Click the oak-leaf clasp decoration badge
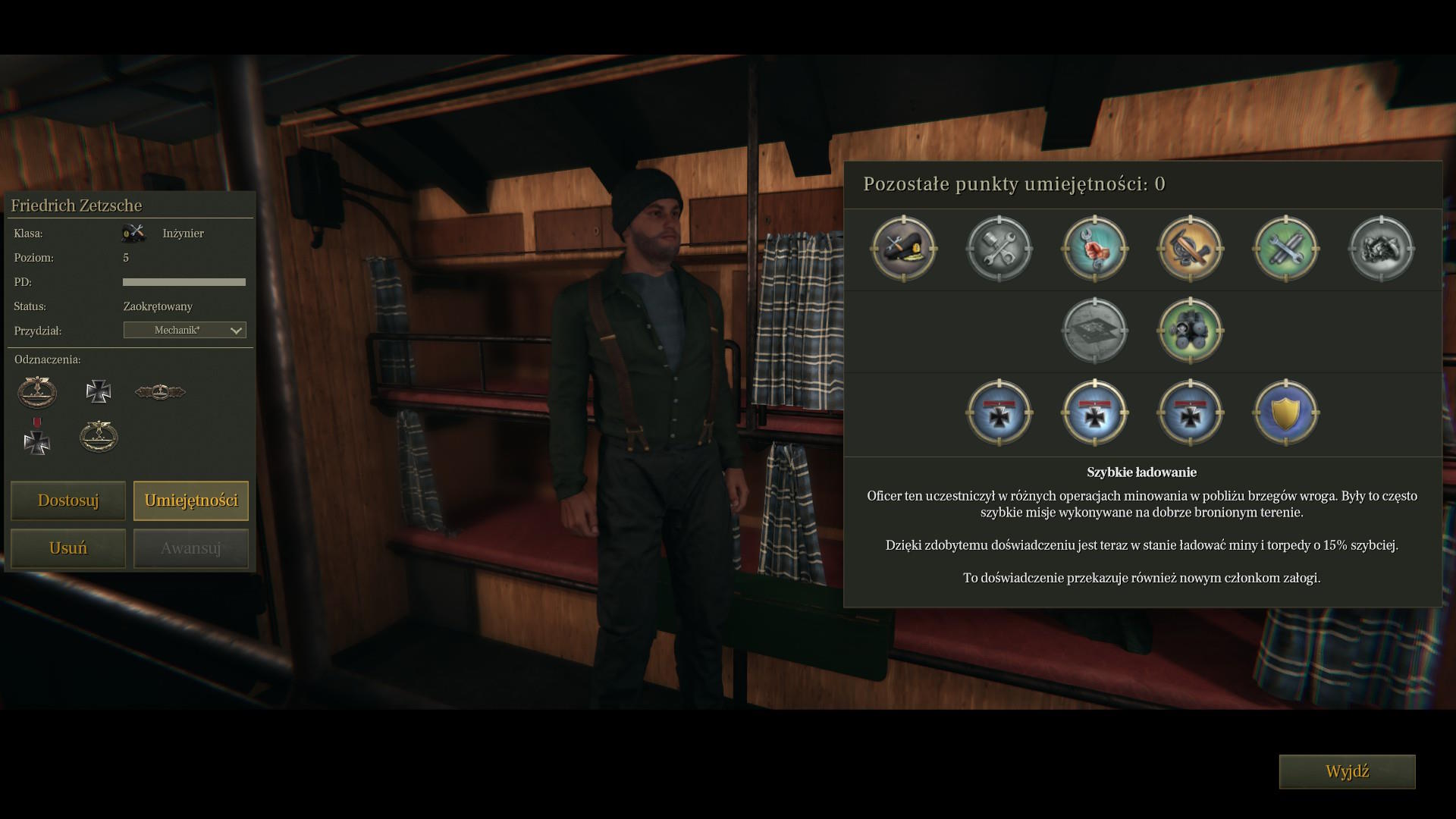 (160, 392)
